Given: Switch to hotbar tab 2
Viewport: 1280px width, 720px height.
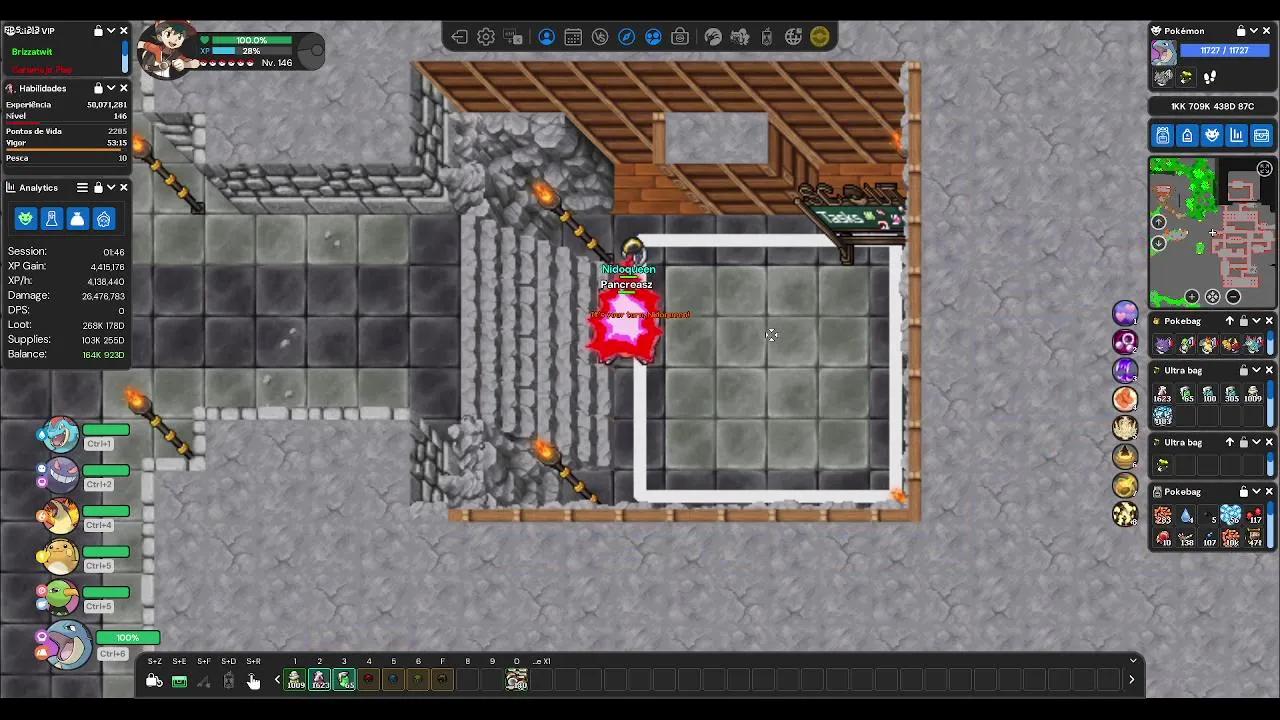Looking at the screenshot, I should [319, 661].
